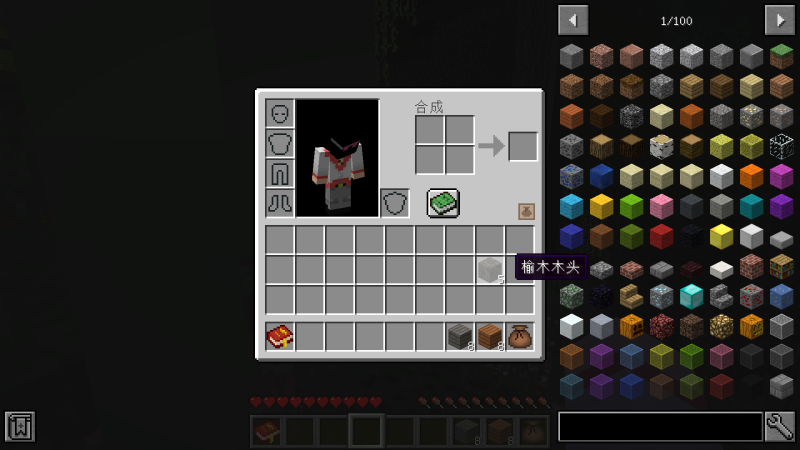Open the green recipe book
The width and height of the screenshot is (800, 450).
pyautogui.click(x=443, y=203)
